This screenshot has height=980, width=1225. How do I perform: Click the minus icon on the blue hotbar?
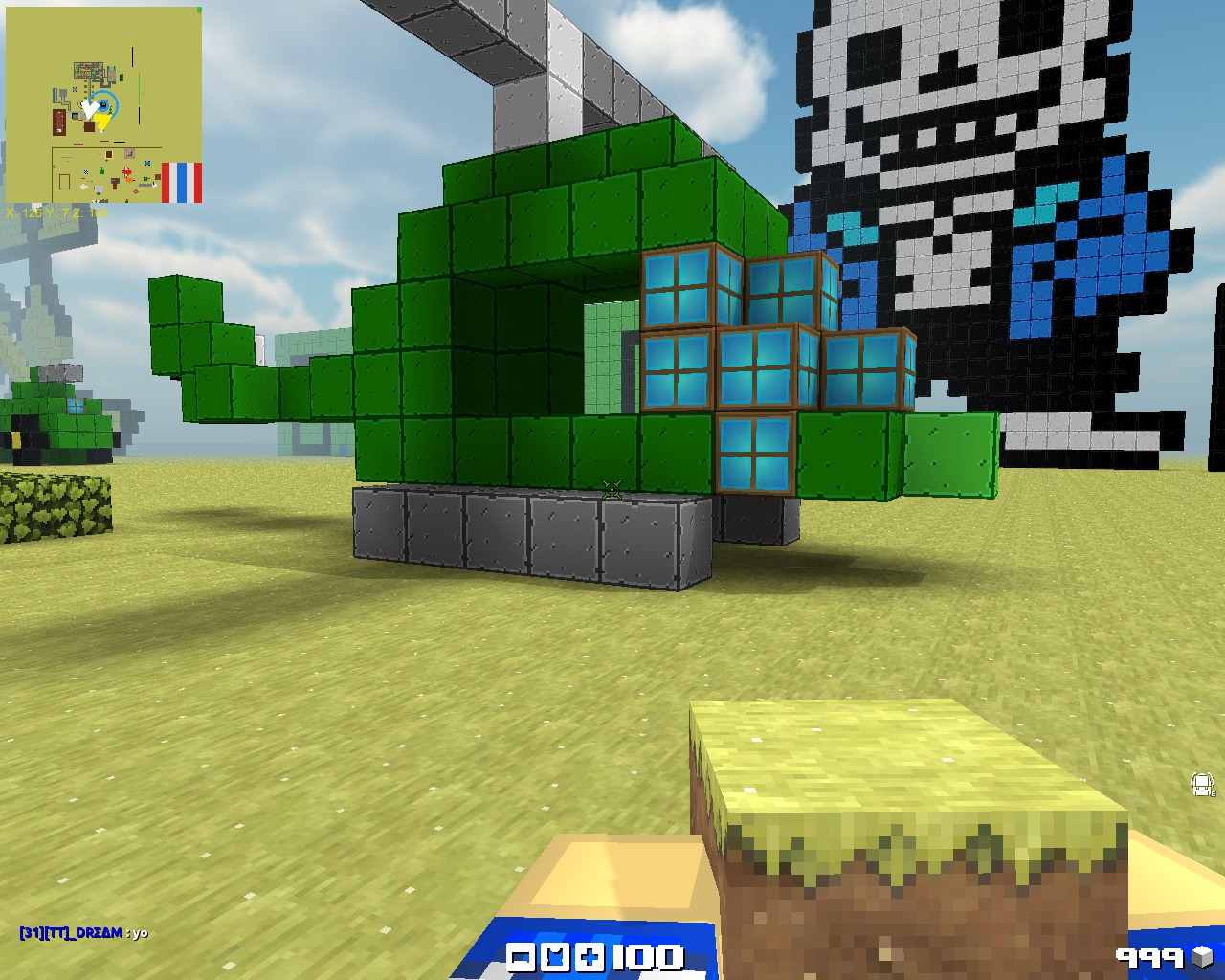pos(522,957)
